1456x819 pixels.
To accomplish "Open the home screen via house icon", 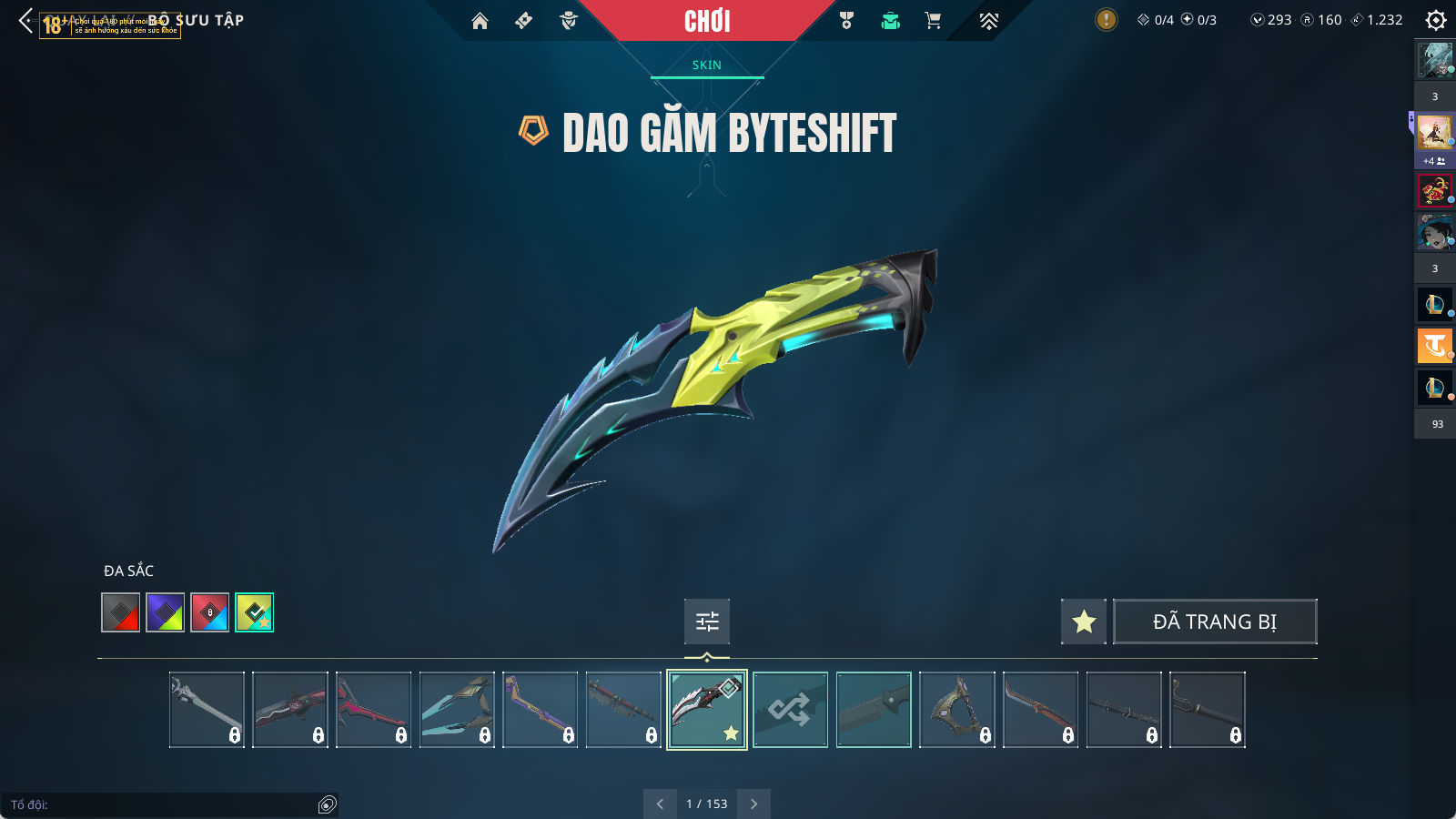I will [480, 21].
